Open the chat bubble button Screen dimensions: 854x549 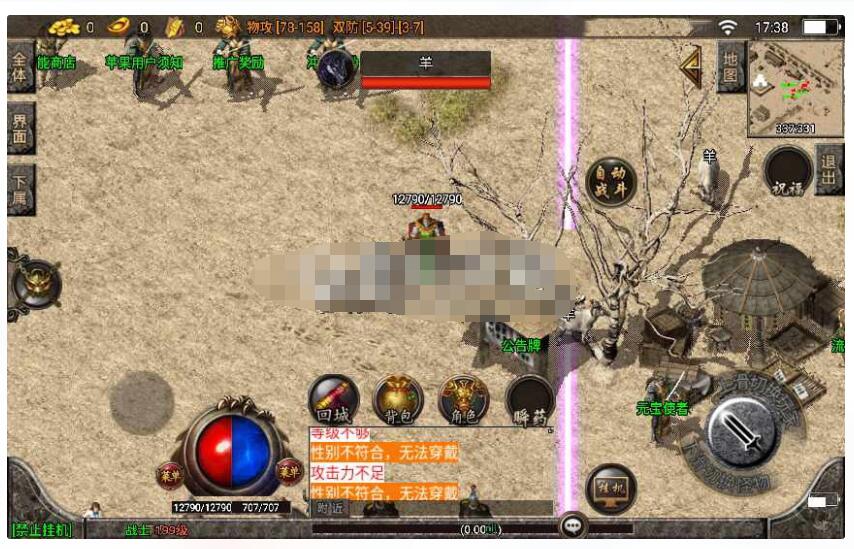pos(573,525)
